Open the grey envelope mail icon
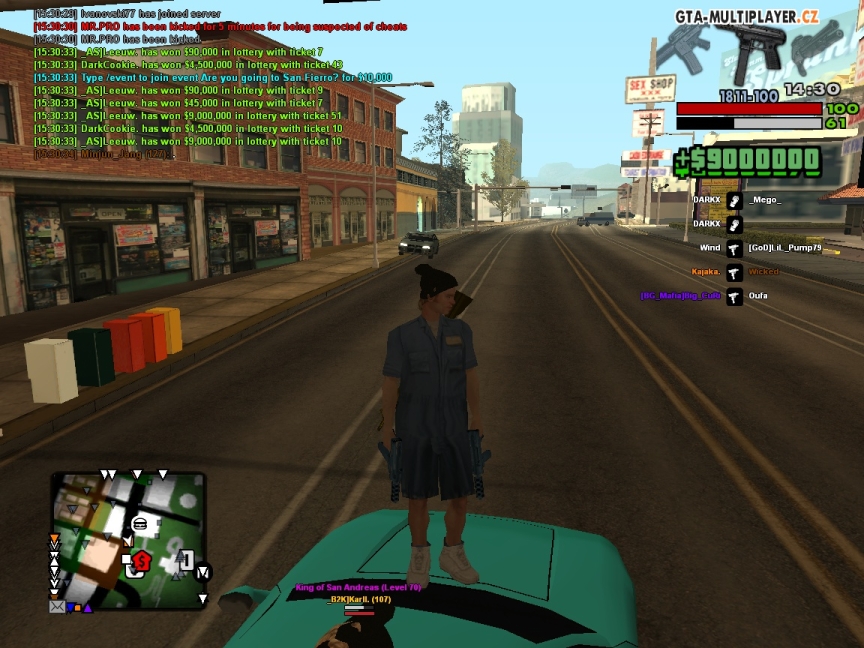This screenshot has height=648, width=864. [57, 606]
